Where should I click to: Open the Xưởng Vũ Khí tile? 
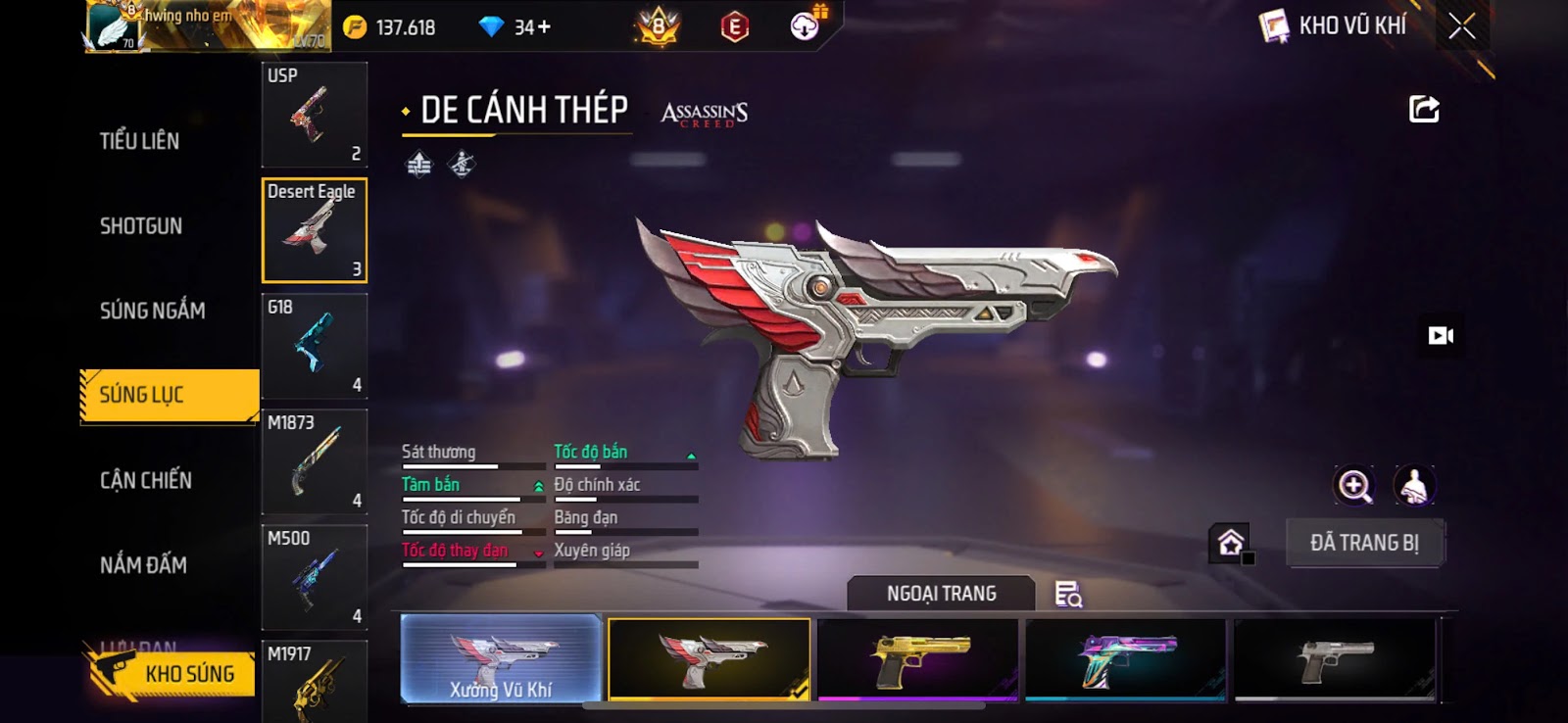point(501,659)
